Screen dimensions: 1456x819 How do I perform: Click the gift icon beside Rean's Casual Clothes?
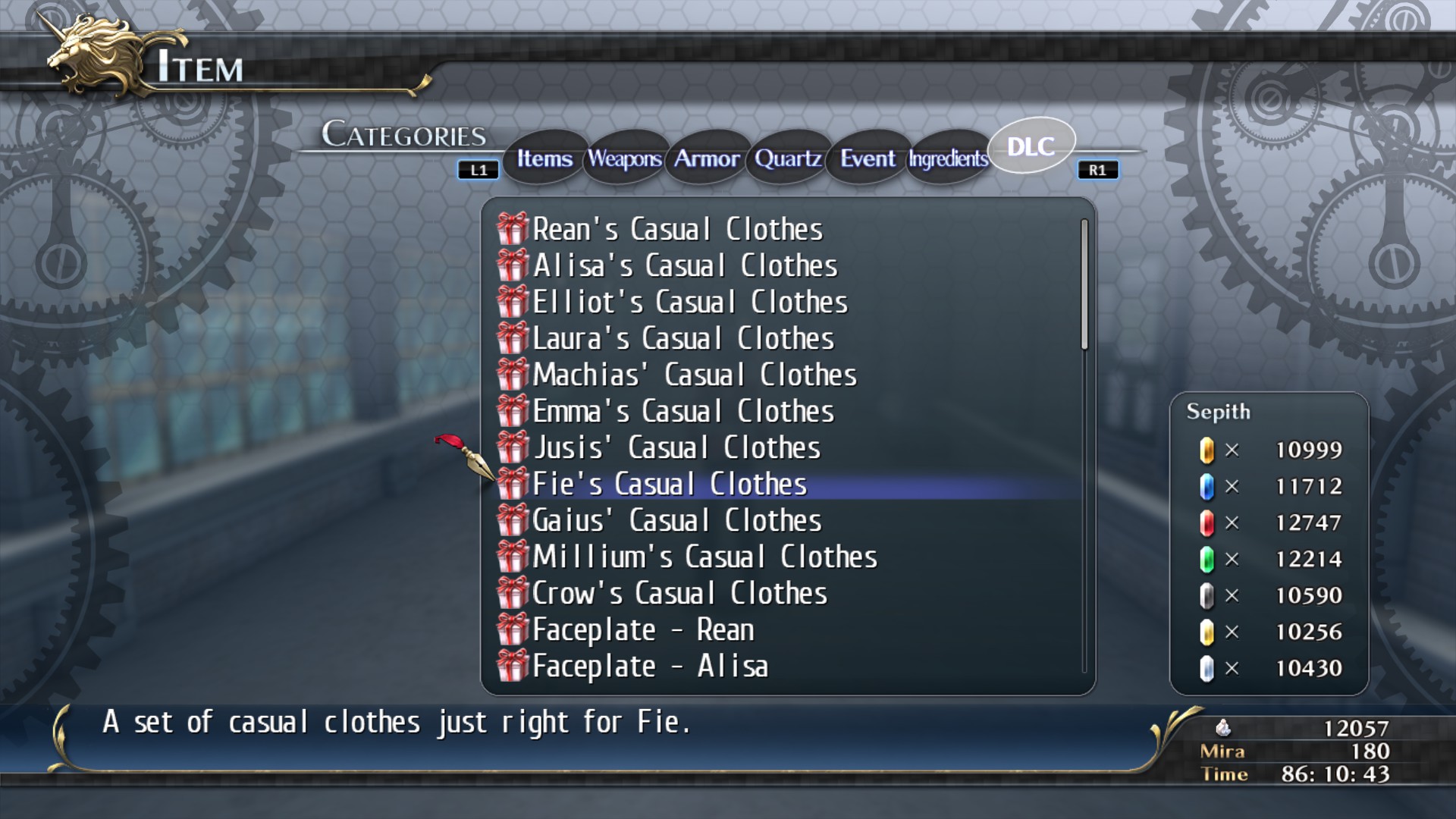pos(512,229)
